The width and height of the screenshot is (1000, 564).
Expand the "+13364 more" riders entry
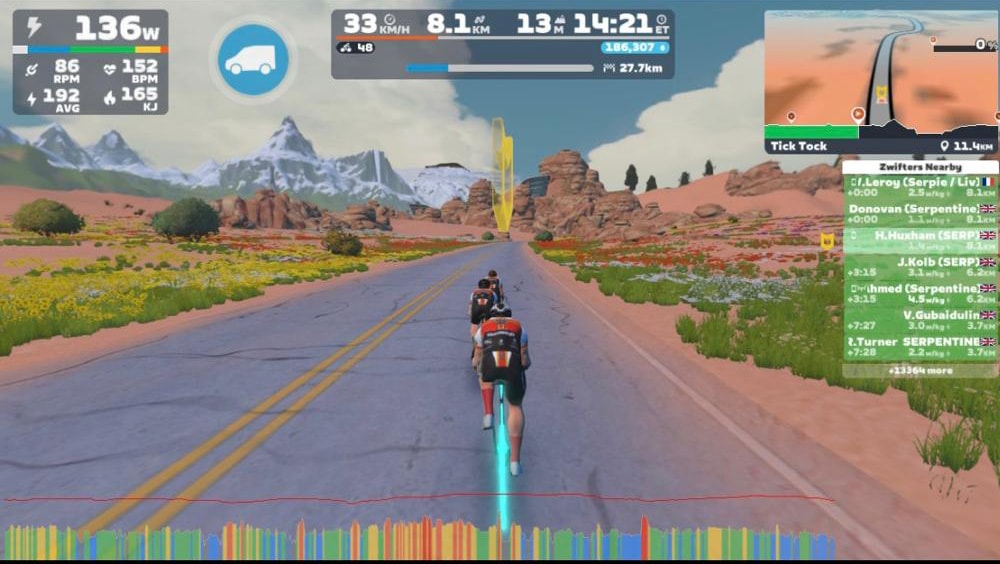click(x=920, y=371)
